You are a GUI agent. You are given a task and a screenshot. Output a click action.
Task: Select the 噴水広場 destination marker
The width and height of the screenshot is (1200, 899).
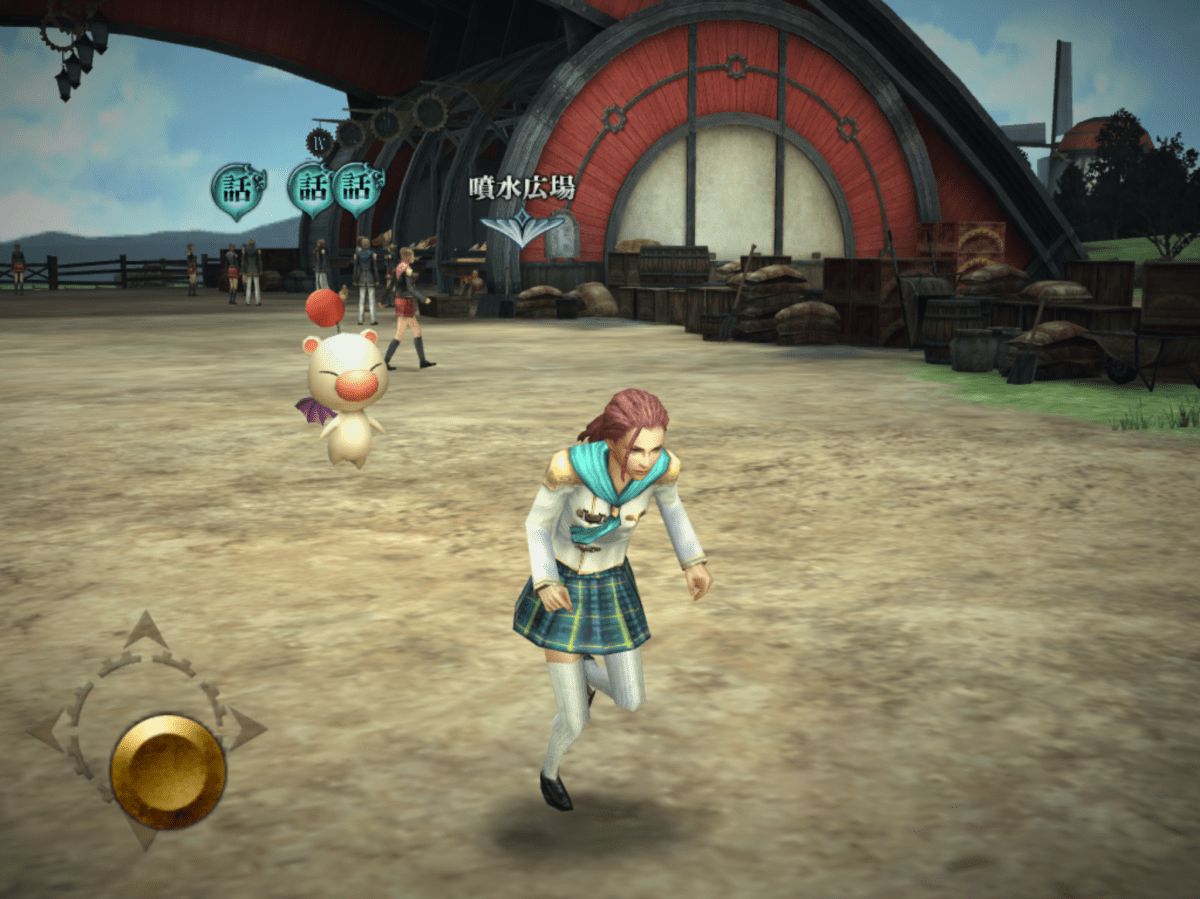click(x=522, y=228)
